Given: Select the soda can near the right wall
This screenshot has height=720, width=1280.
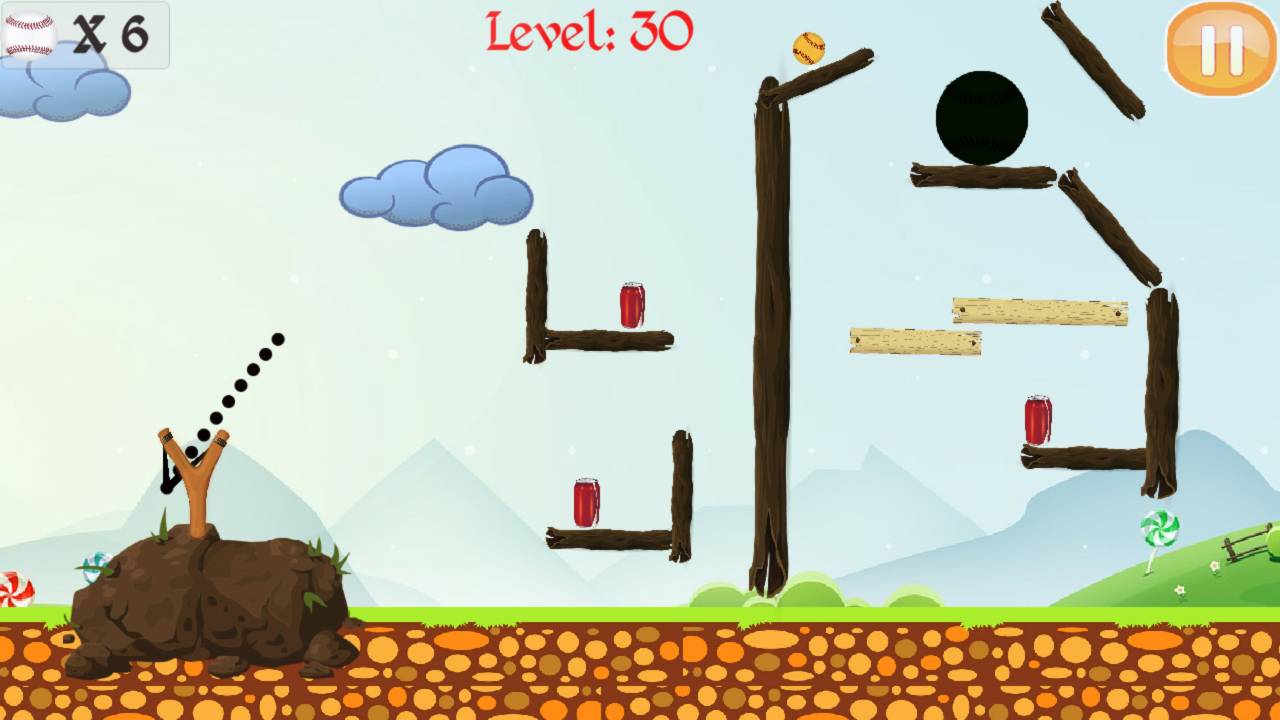Looking at the screenshot, I should click(1040, 422).
